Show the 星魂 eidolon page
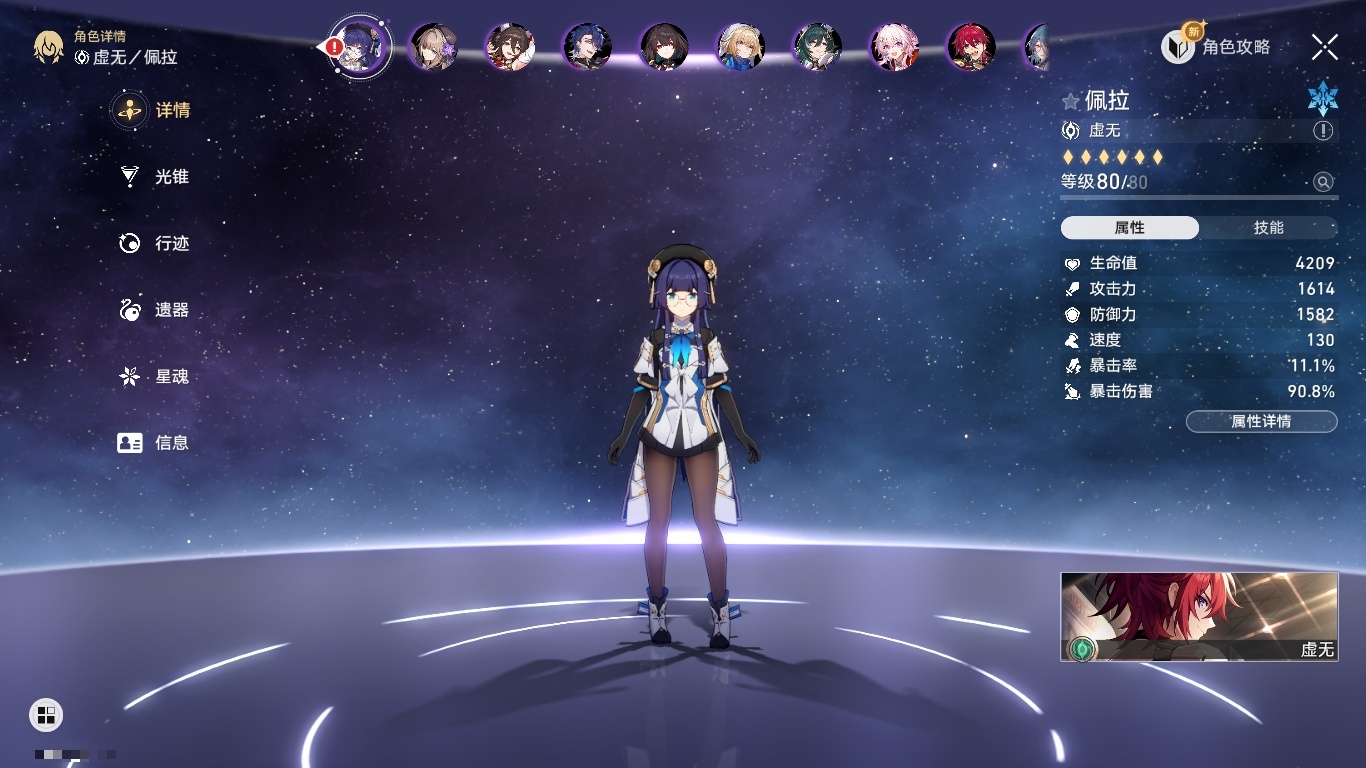 coord(155,377)
